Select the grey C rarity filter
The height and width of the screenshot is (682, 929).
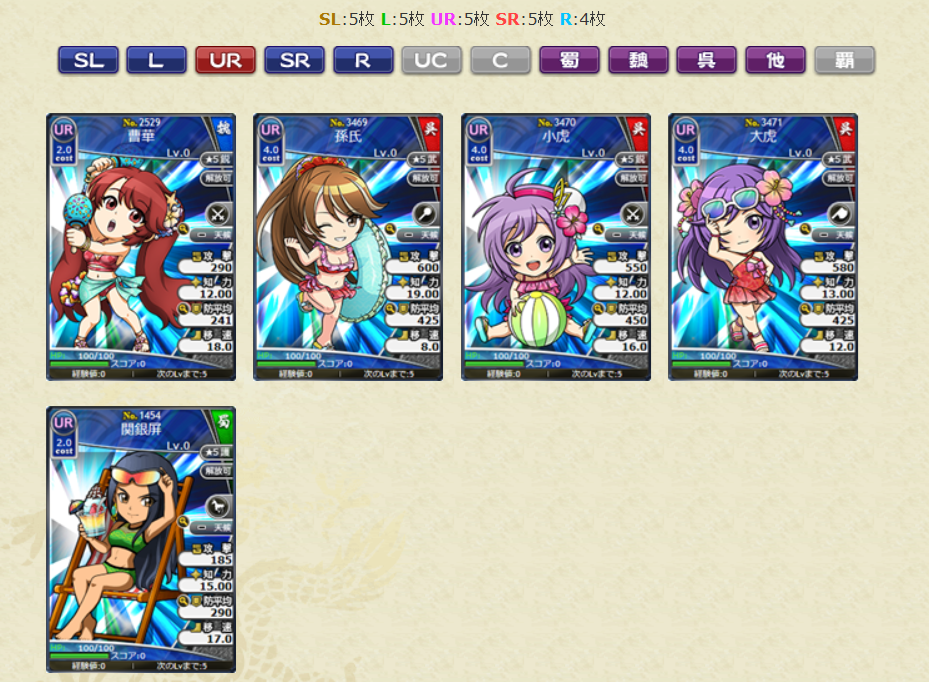click(500, 60)
